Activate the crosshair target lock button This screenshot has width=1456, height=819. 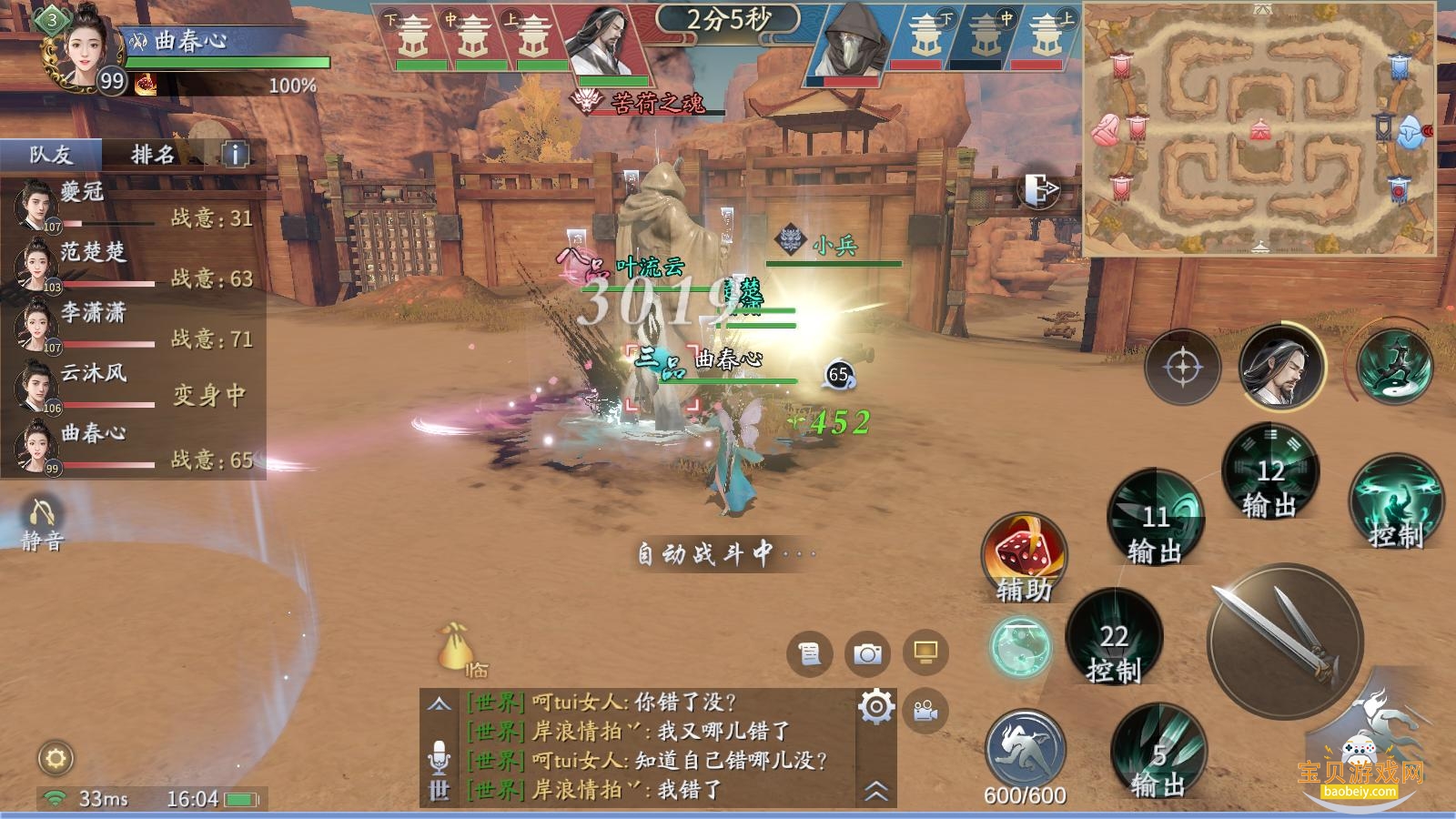pos(1181,368)
